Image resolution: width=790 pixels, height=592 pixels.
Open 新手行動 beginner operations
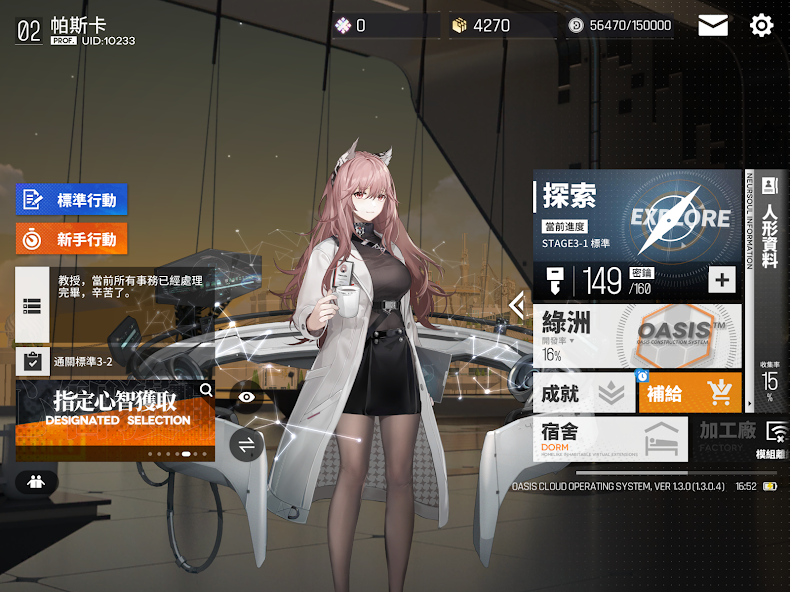[72, 239]
